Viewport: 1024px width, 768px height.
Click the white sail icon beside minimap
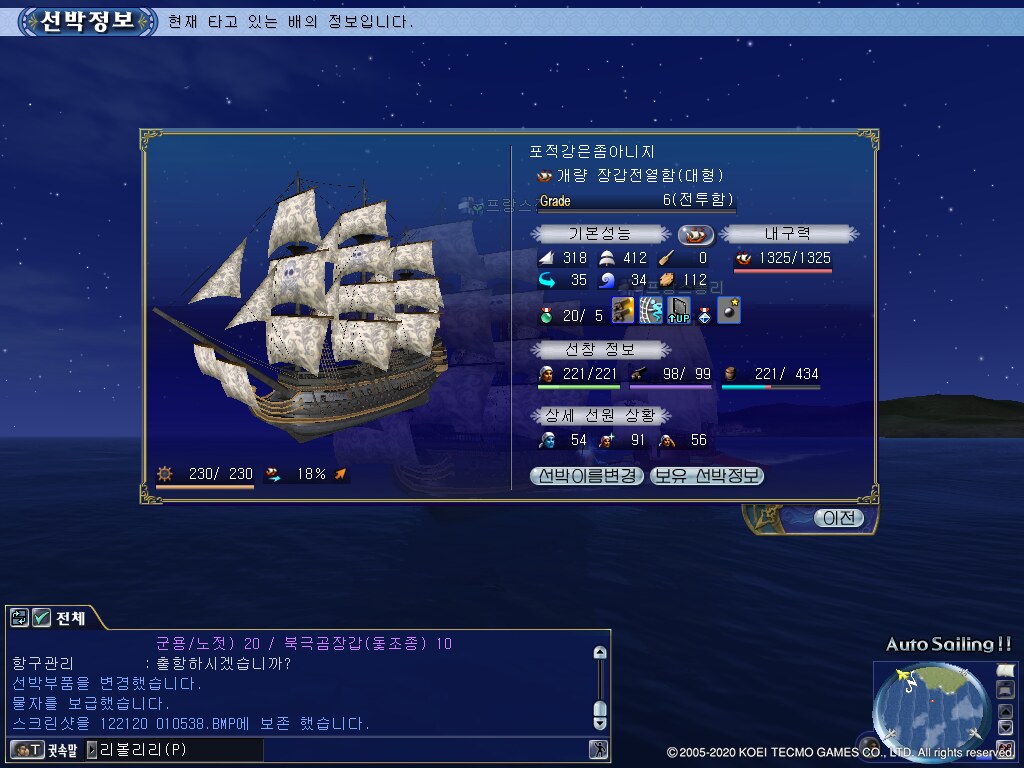(x=1005, y=669)
